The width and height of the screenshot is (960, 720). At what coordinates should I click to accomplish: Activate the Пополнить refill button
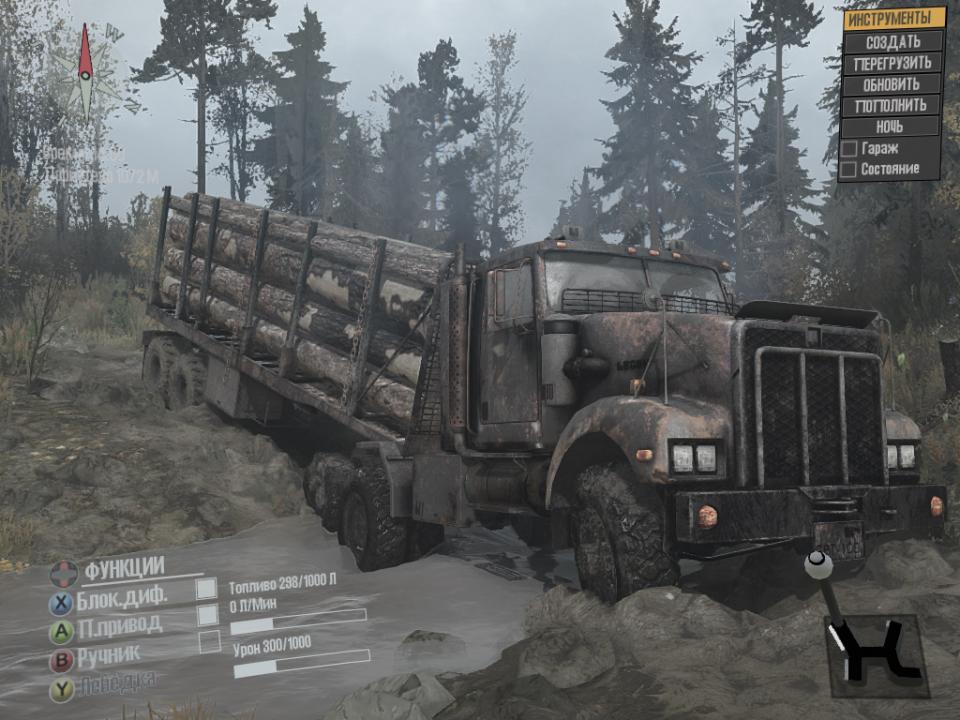(893, 105)
